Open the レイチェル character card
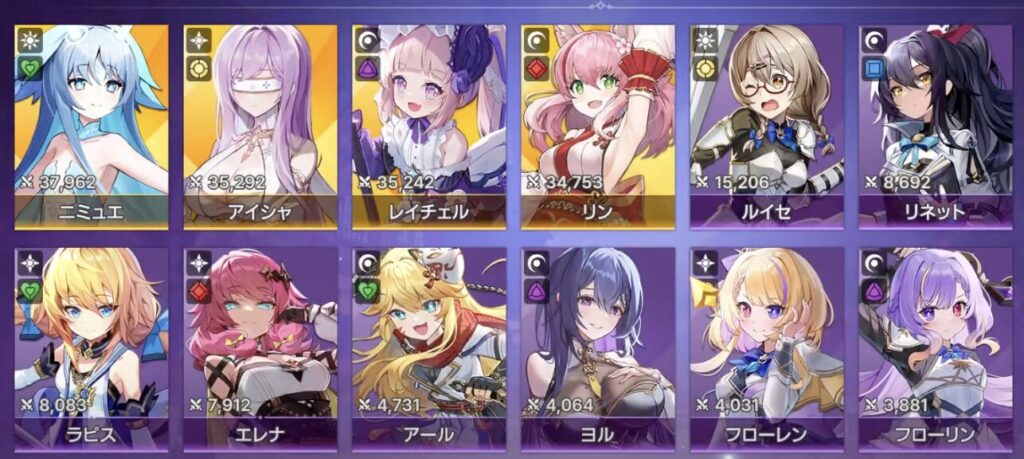1024x459 pixels. (x=429, y=125)
